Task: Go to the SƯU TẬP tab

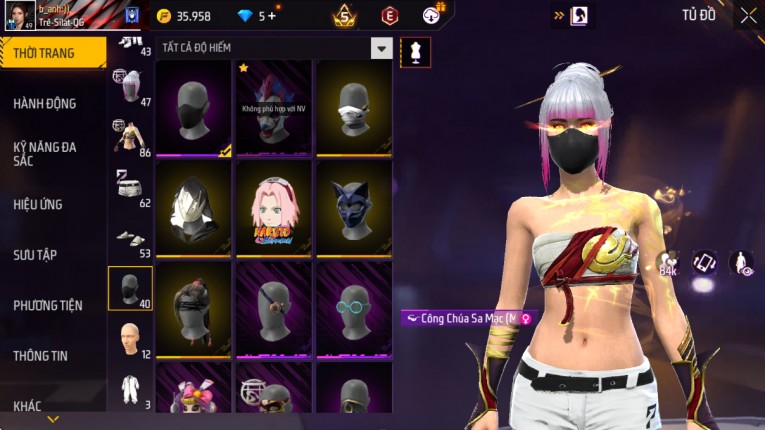Action: pyautogui.click(x=35, y=255)
